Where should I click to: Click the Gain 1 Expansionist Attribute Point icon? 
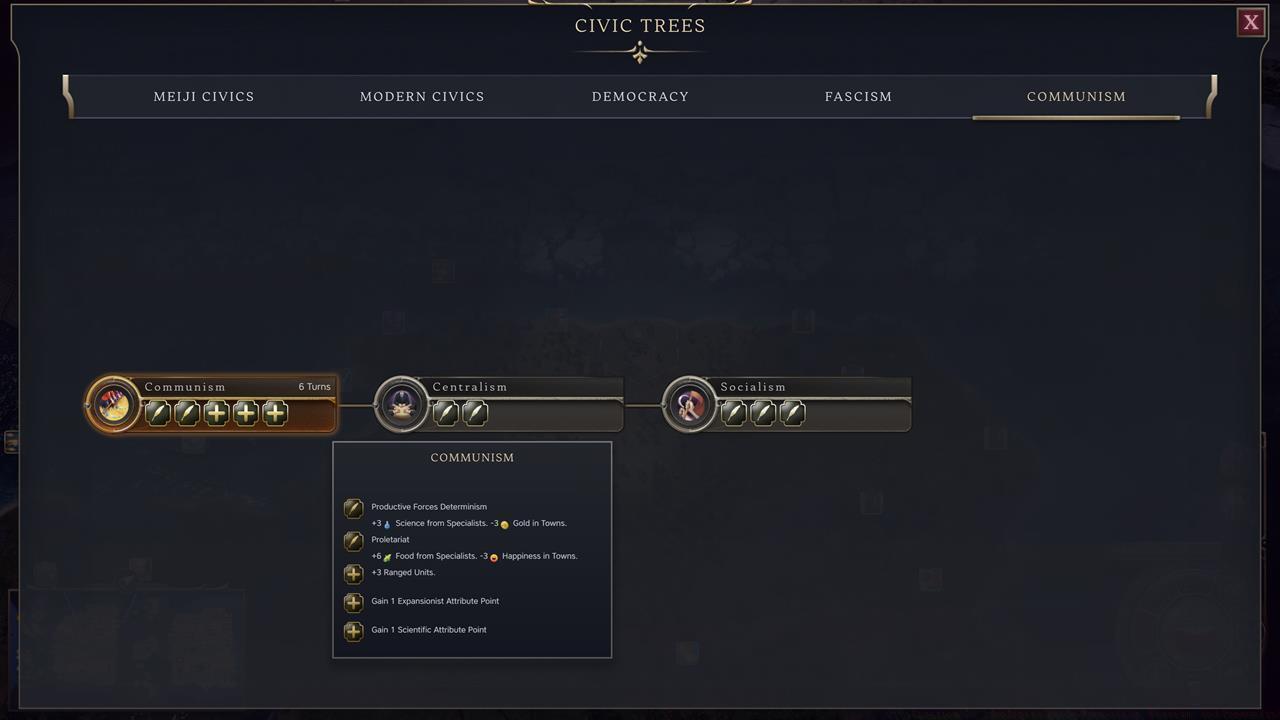pyautogui.click(x=353, y=602)
